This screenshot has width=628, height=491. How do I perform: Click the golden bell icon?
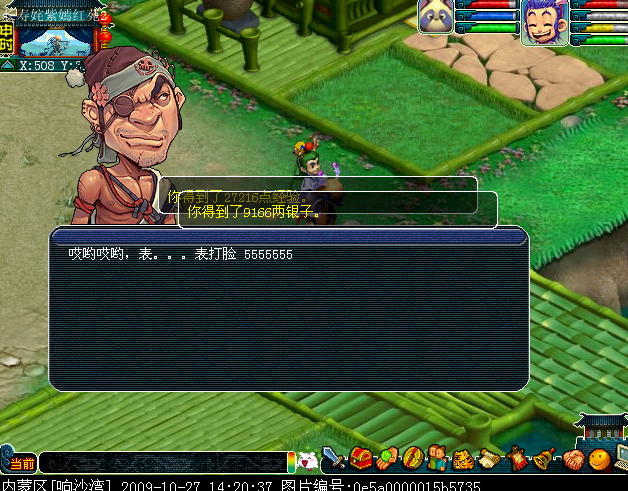[543, 460]
